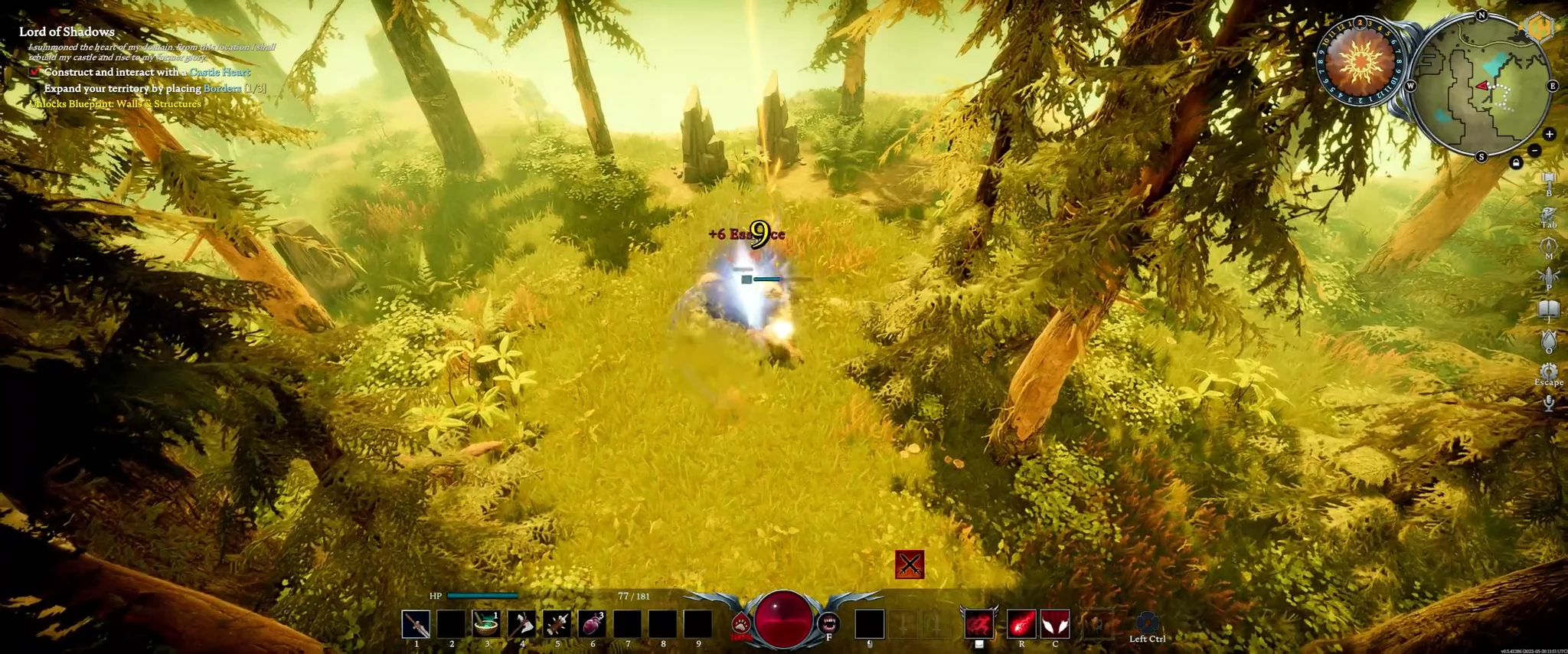Select the spear in hotbar slot 1

[416, 624]
